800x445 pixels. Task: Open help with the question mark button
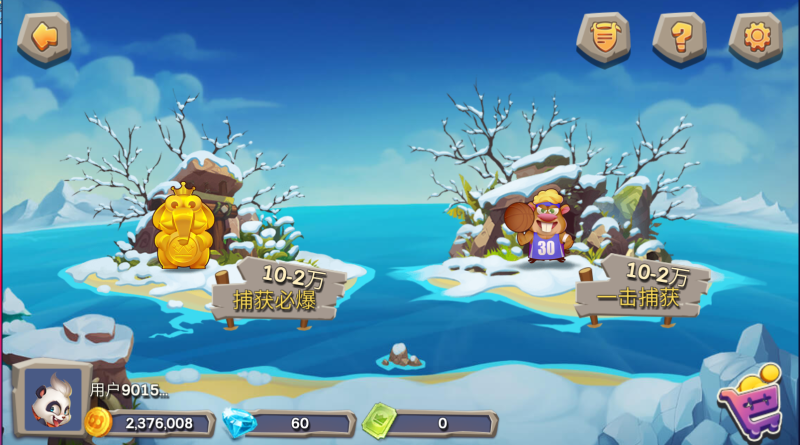pyautogui.click(x=680, y=38)
